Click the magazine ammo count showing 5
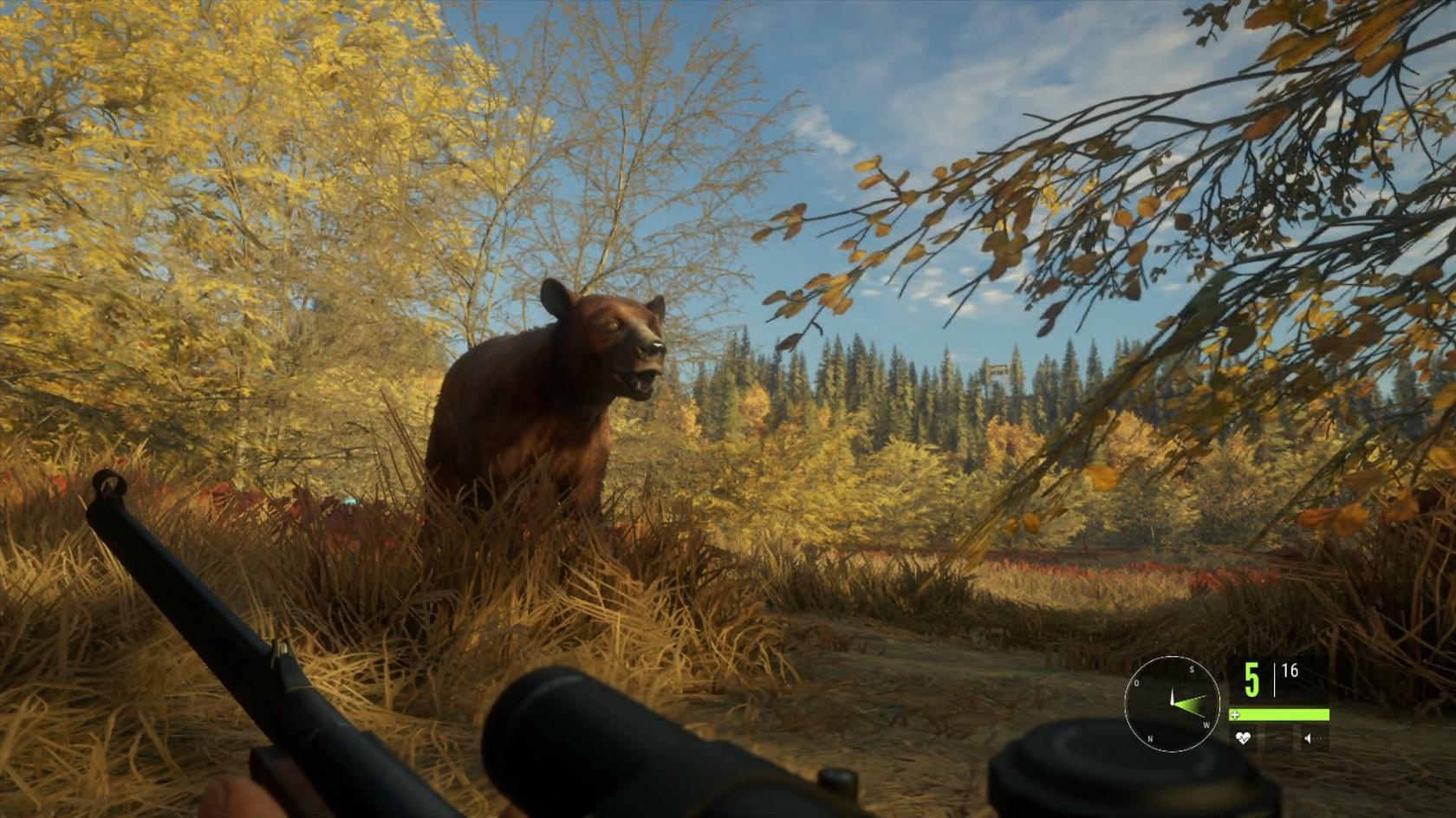Image resolution: width=1456 pixels, height=818 pixels. [x=1251, y=678]
